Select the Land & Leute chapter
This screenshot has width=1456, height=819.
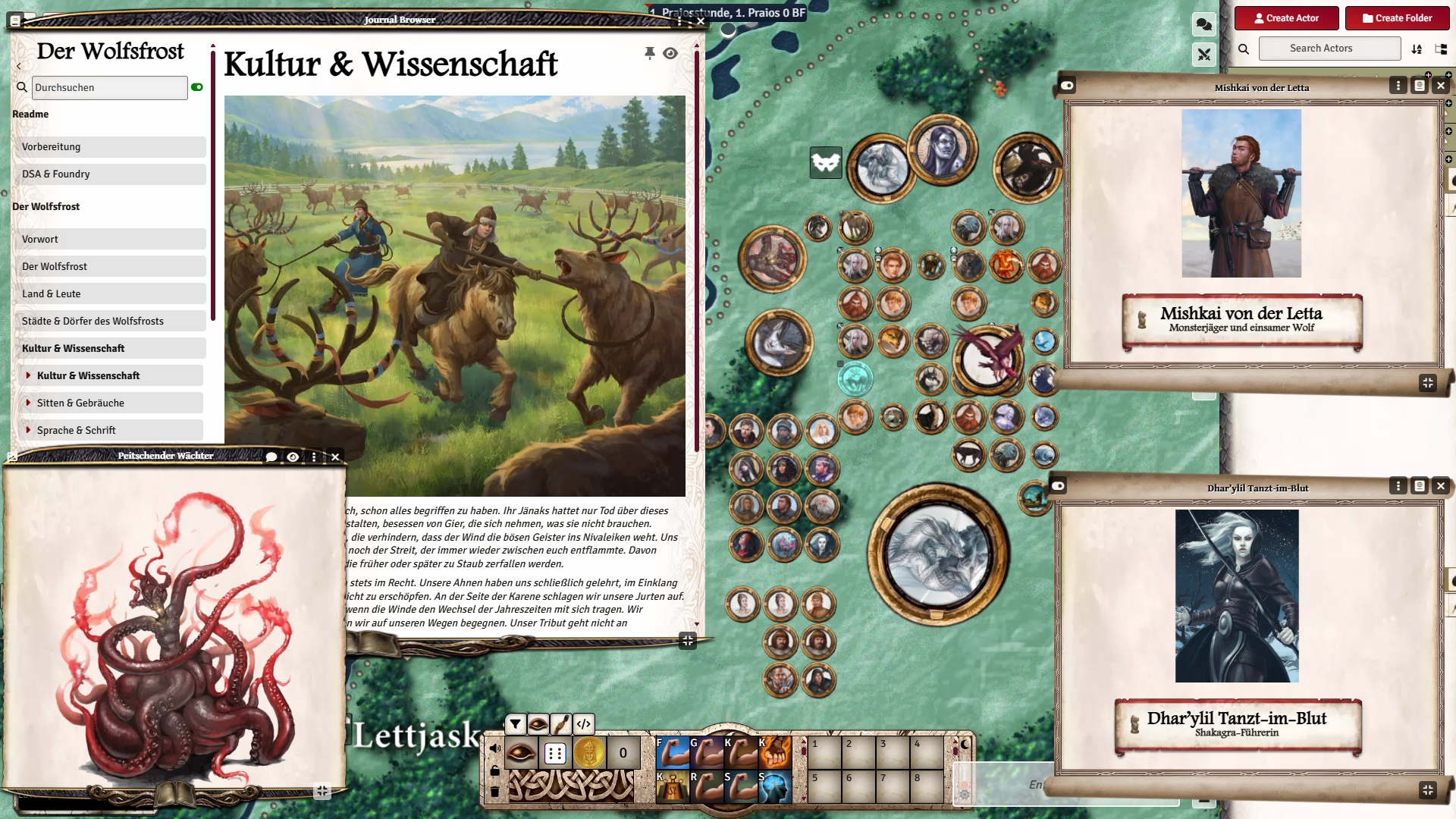(109, 294)
